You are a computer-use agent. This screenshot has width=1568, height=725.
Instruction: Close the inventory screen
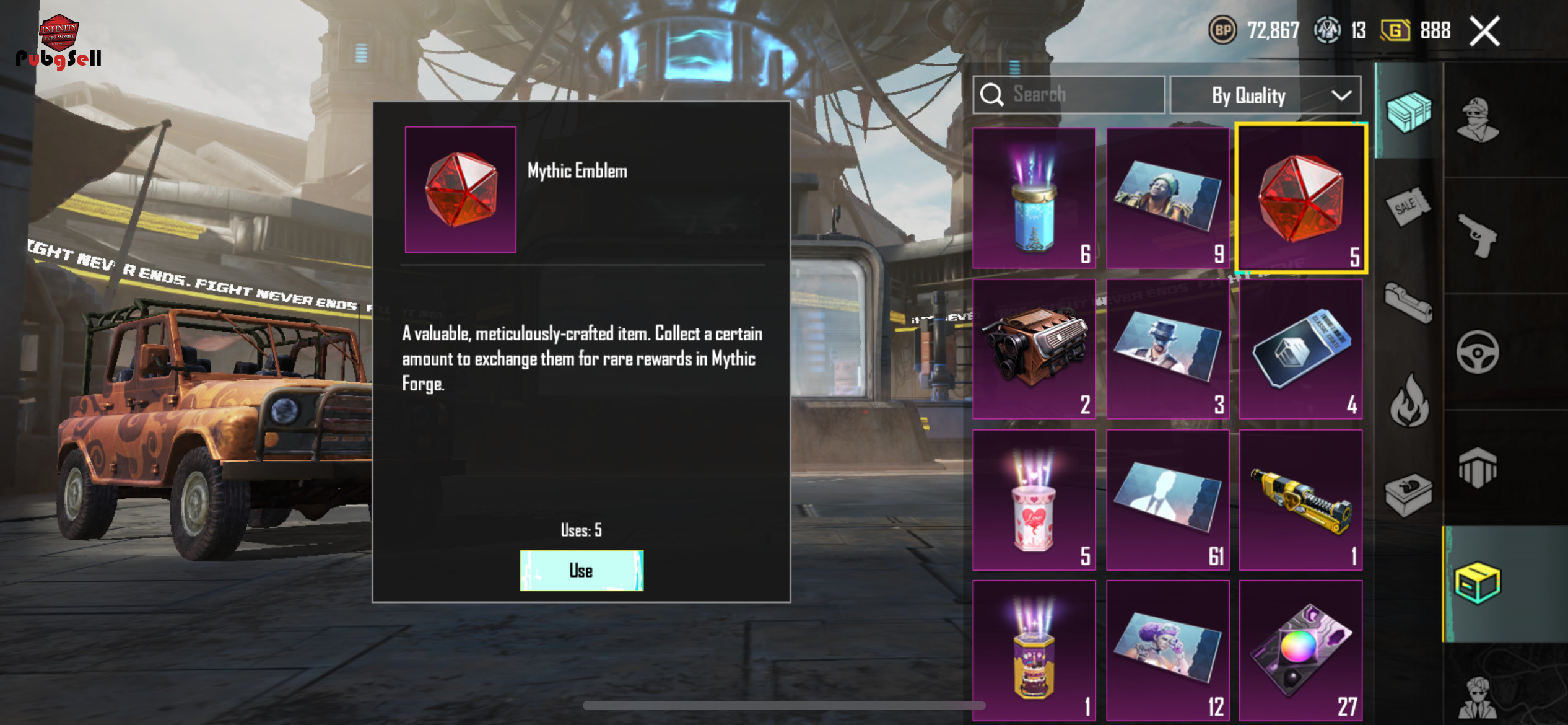tap(1484, 31)
